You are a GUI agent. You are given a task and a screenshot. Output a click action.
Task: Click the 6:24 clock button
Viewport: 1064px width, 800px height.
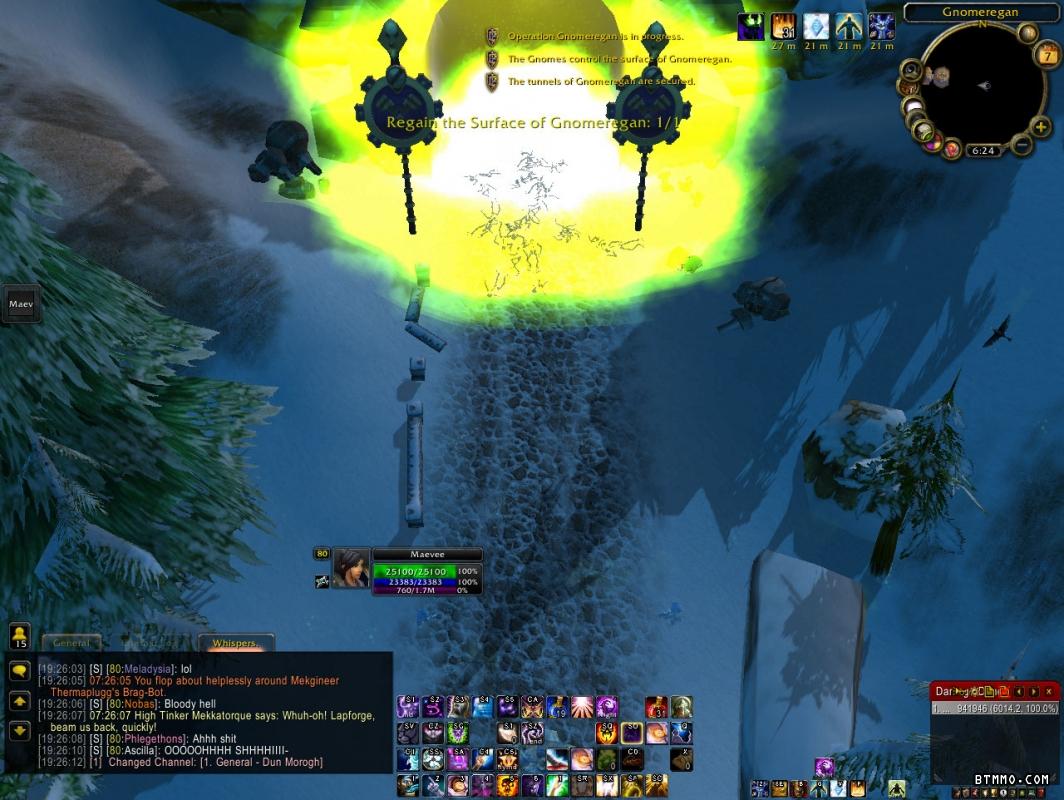(x=983, y=152)
